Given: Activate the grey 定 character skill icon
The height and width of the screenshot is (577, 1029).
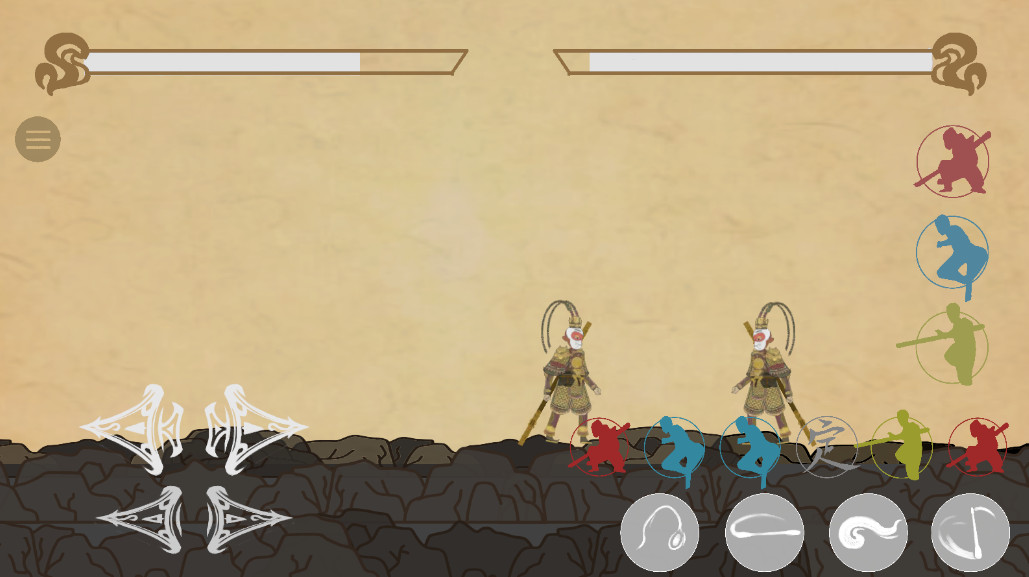Looking at the screenshot, I should click(x=827, y=446).
